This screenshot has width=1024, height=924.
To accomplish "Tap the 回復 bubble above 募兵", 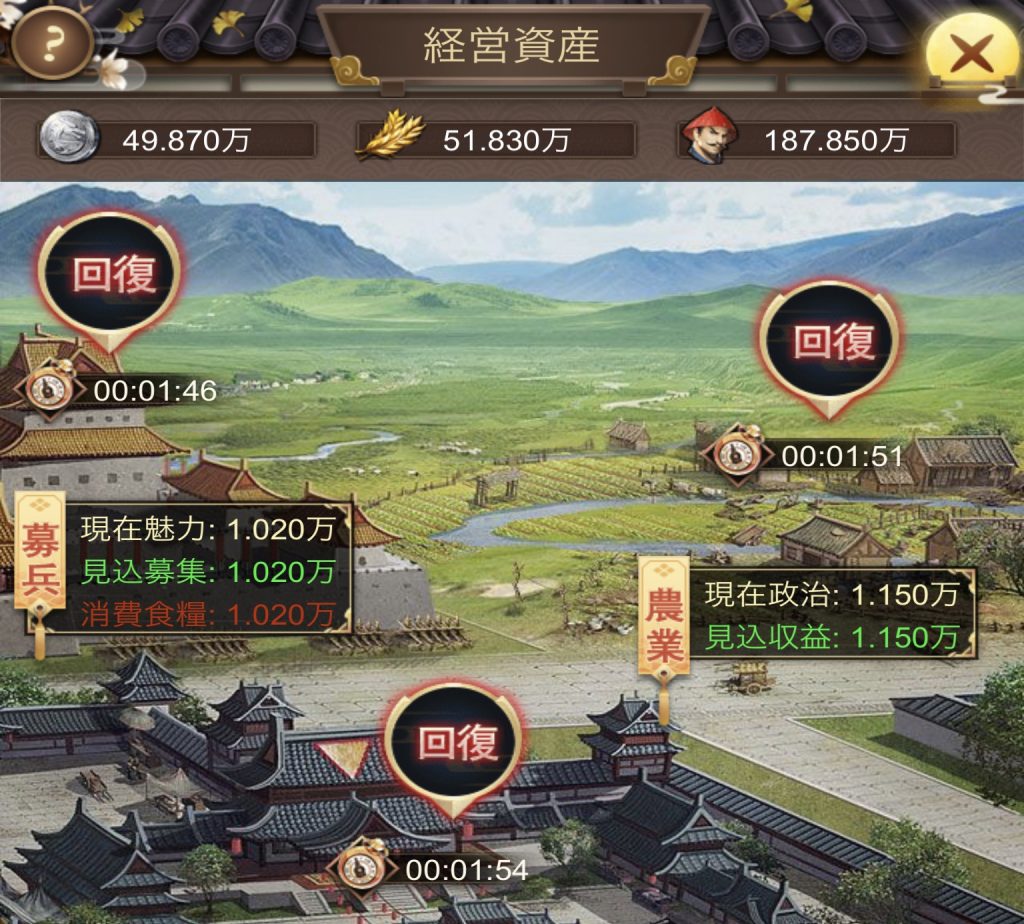I will point(110,275).
